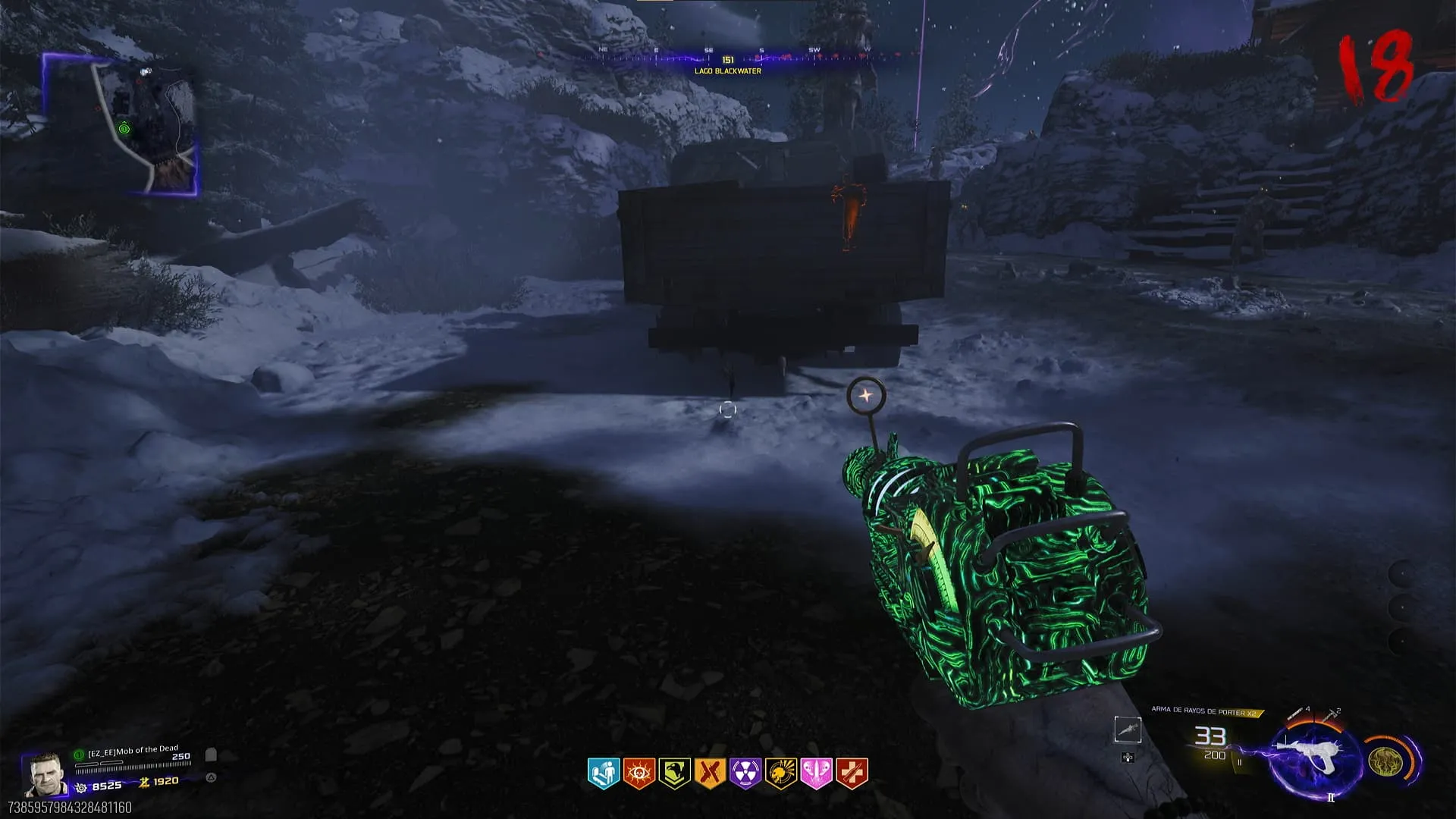The height and width of the screenshot is (819, 1456).
Task: Click the purple radiation symbol perk
Action: point(745,773)
